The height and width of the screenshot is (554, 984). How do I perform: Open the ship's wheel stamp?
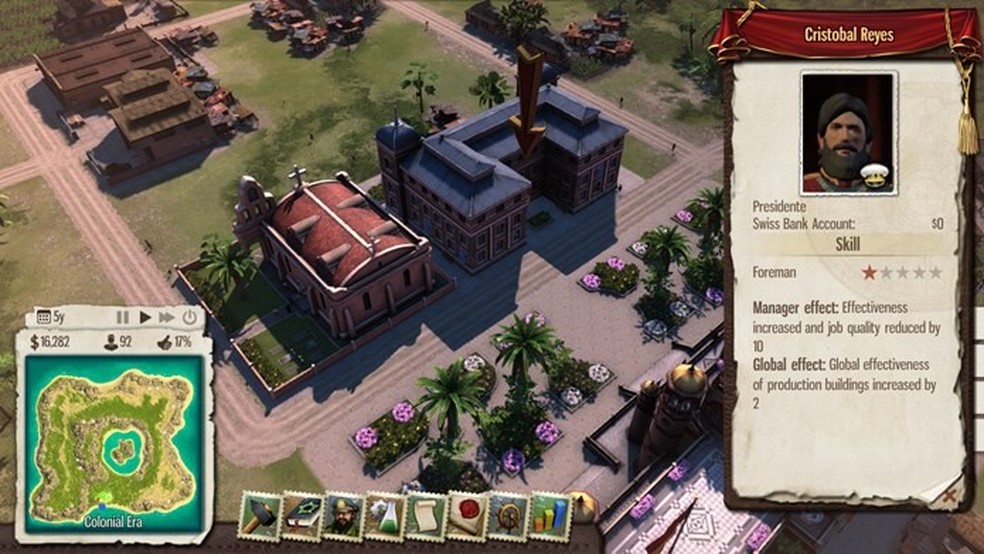coord(508,516)
